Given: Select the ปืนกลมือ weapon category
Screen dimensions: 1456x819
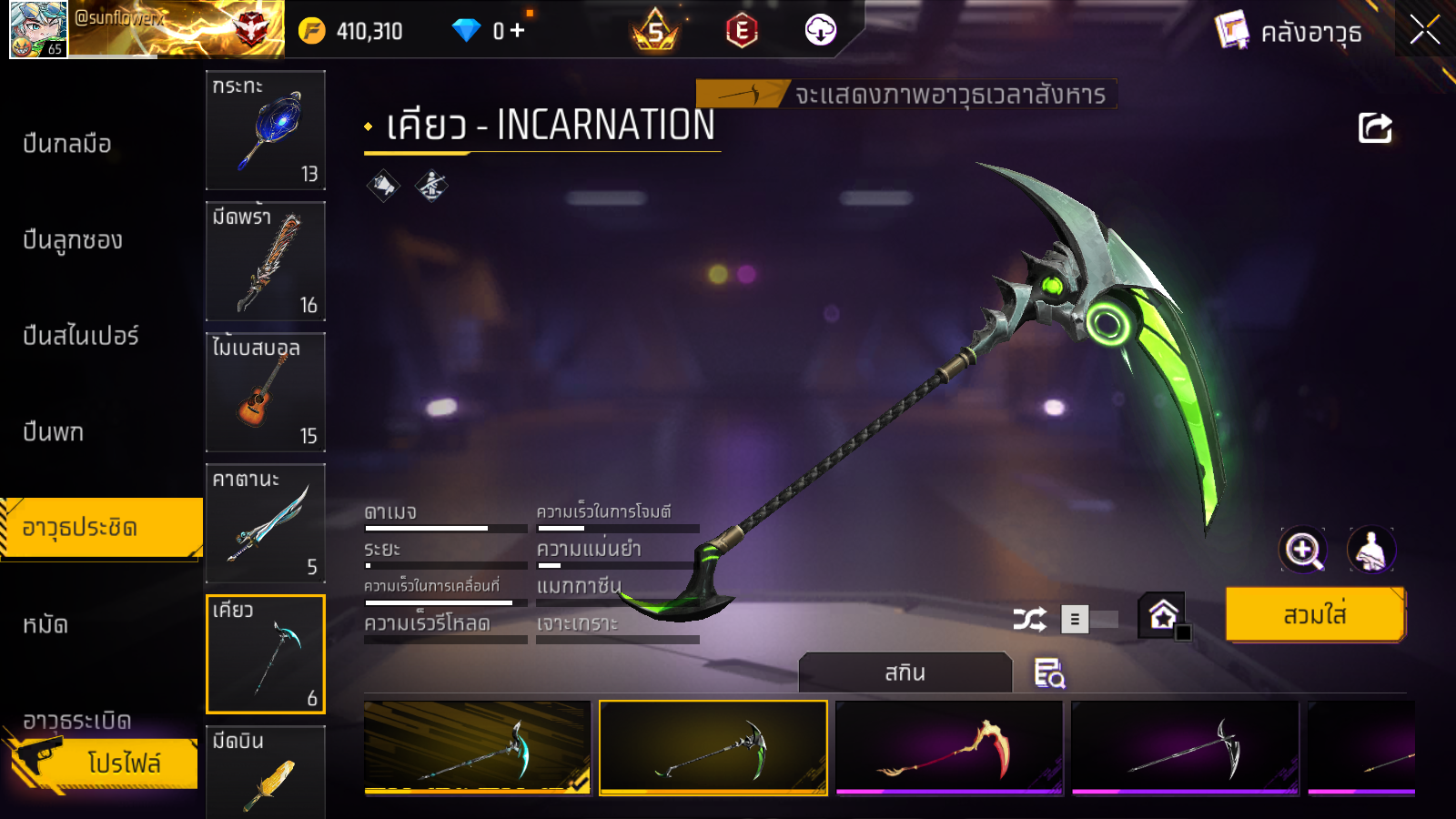Looking at the screenshot, I should (x=67, y=144).
